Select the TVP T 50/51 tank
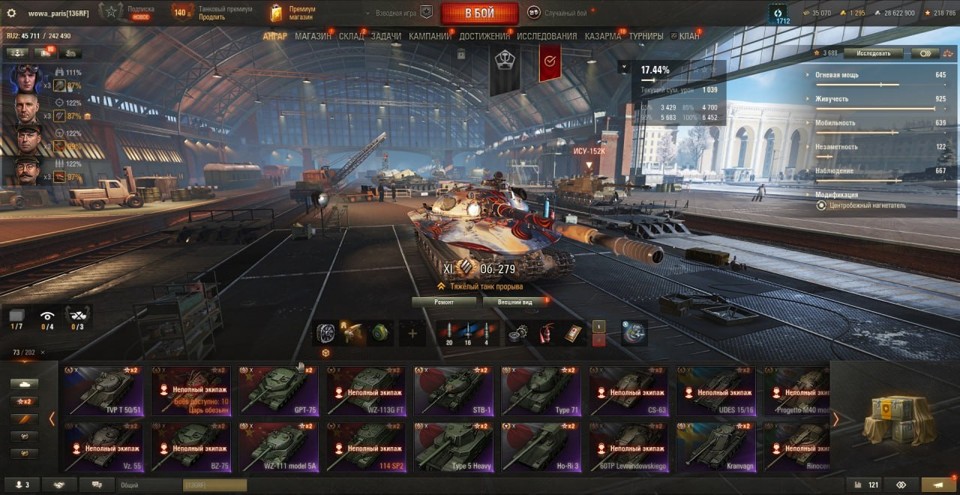The height and width of the screenshot is (495, 960). click(x=103, y=390)
